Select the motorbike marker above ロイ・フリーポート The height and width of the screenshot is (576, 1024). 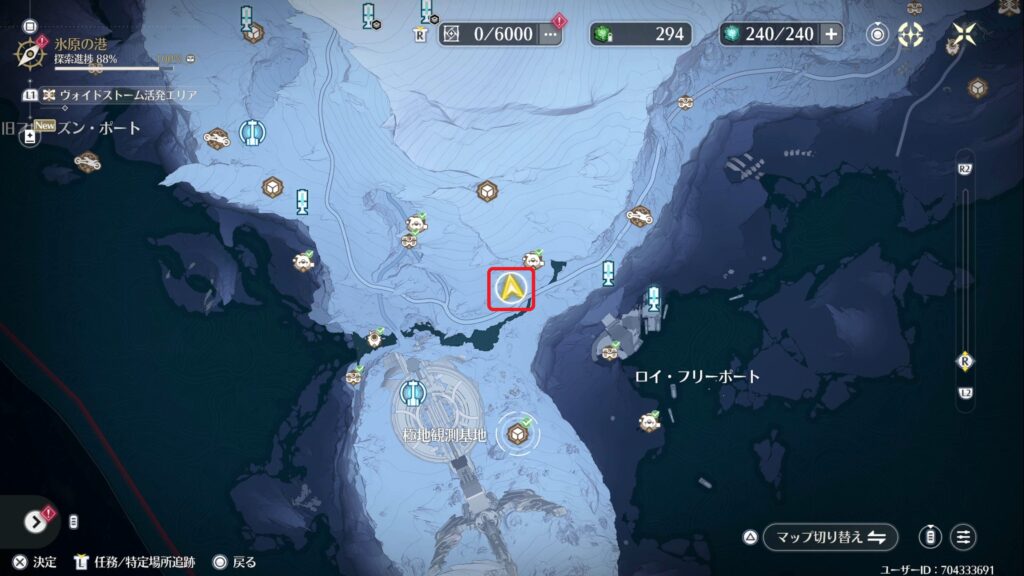pos(638,214)
